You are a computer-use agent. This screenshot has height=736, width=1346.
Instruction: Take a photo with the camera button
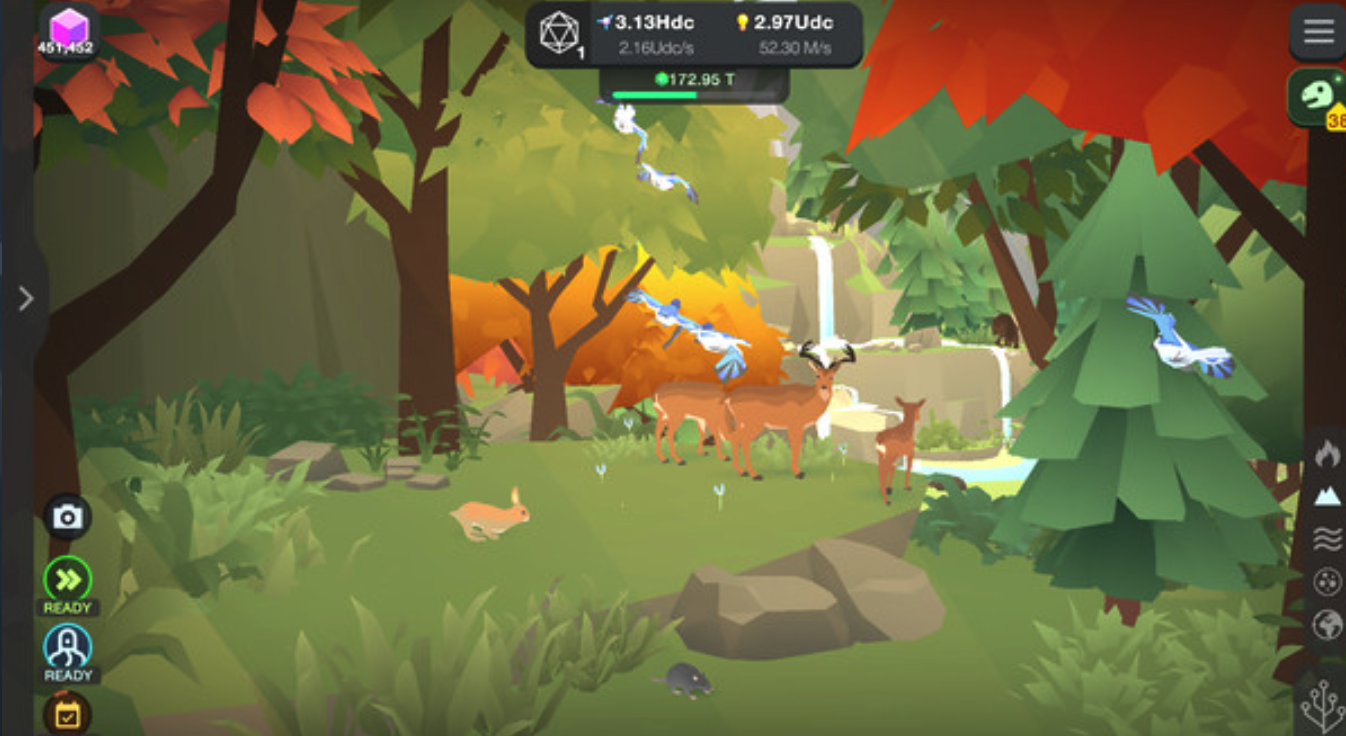68,517
